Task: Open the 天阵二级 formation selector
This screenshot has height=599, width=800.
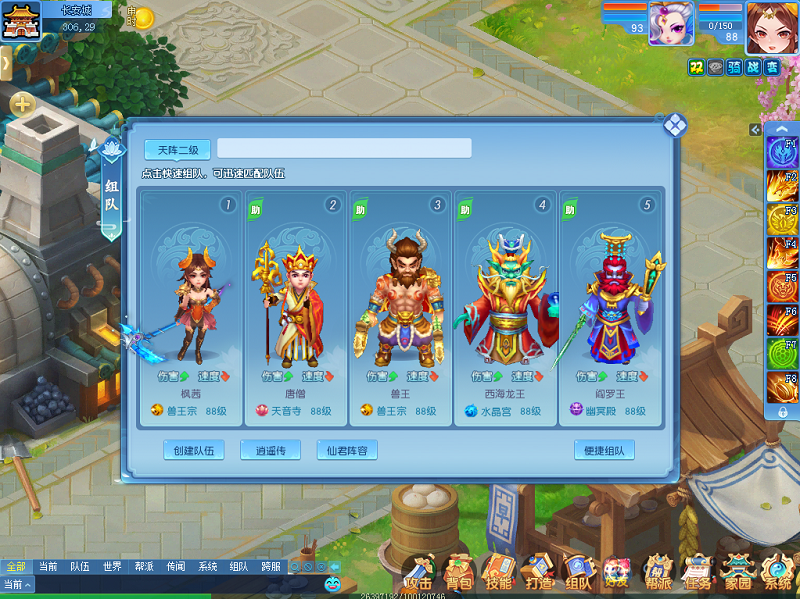Action: [x=178, y=150]
